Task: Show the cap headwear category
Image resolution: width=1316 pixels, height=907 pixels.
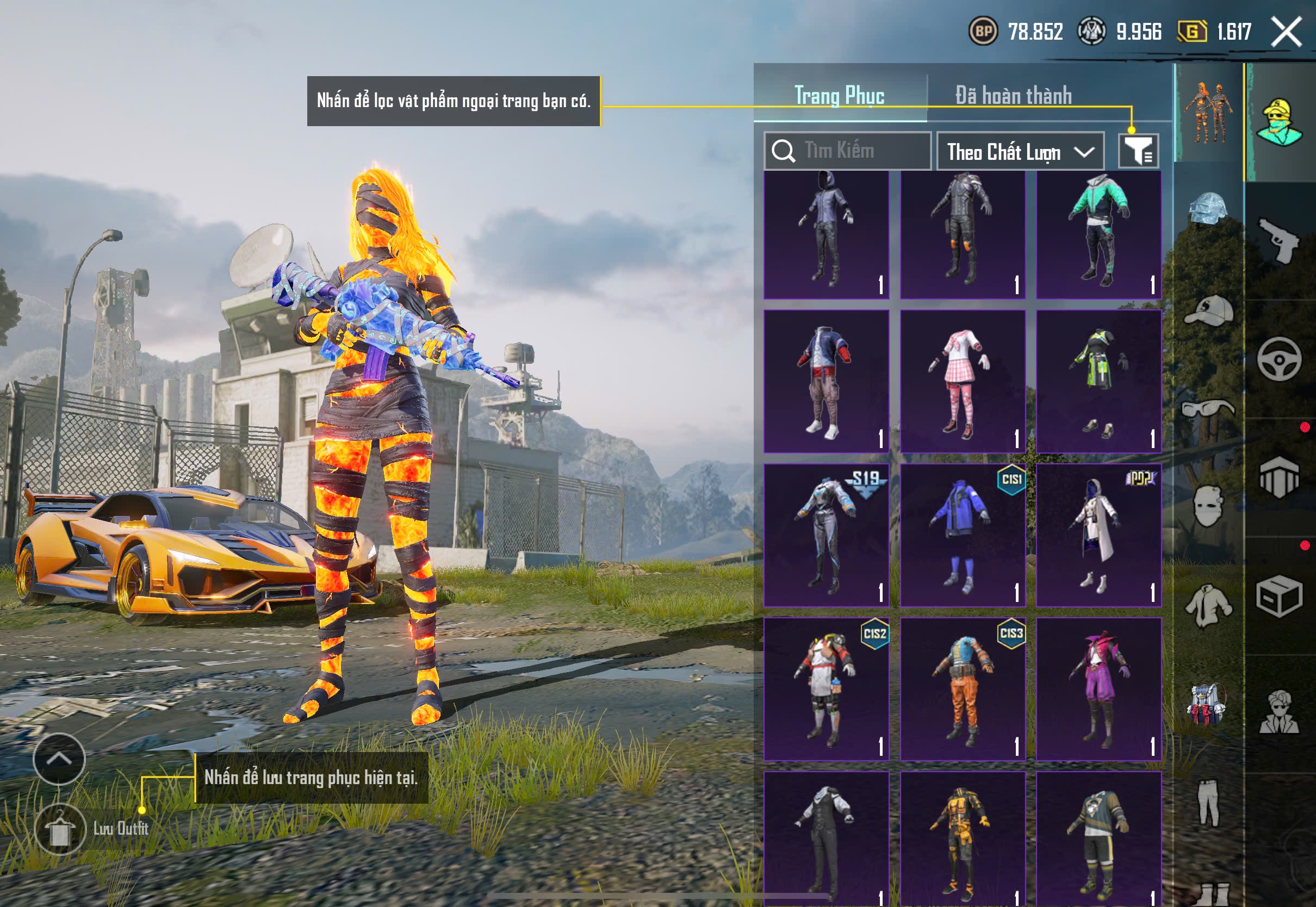Action: [x=1208, y=310]
